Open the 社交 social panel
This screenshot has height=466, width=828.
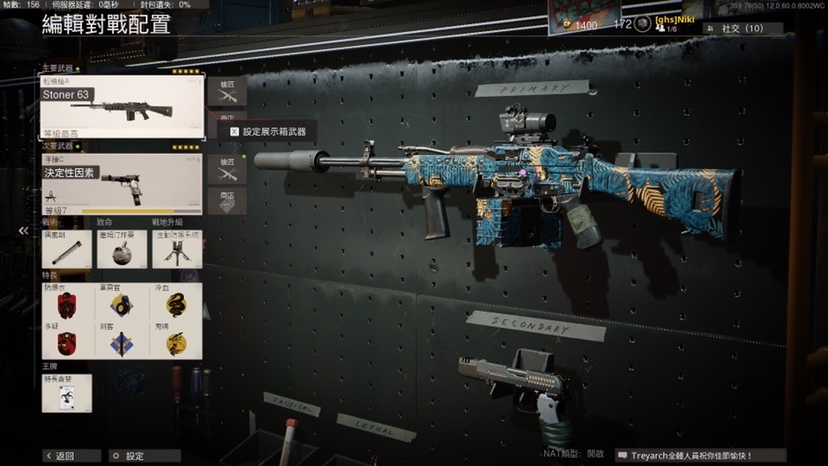pyautogui.click(x=742, y=29)
